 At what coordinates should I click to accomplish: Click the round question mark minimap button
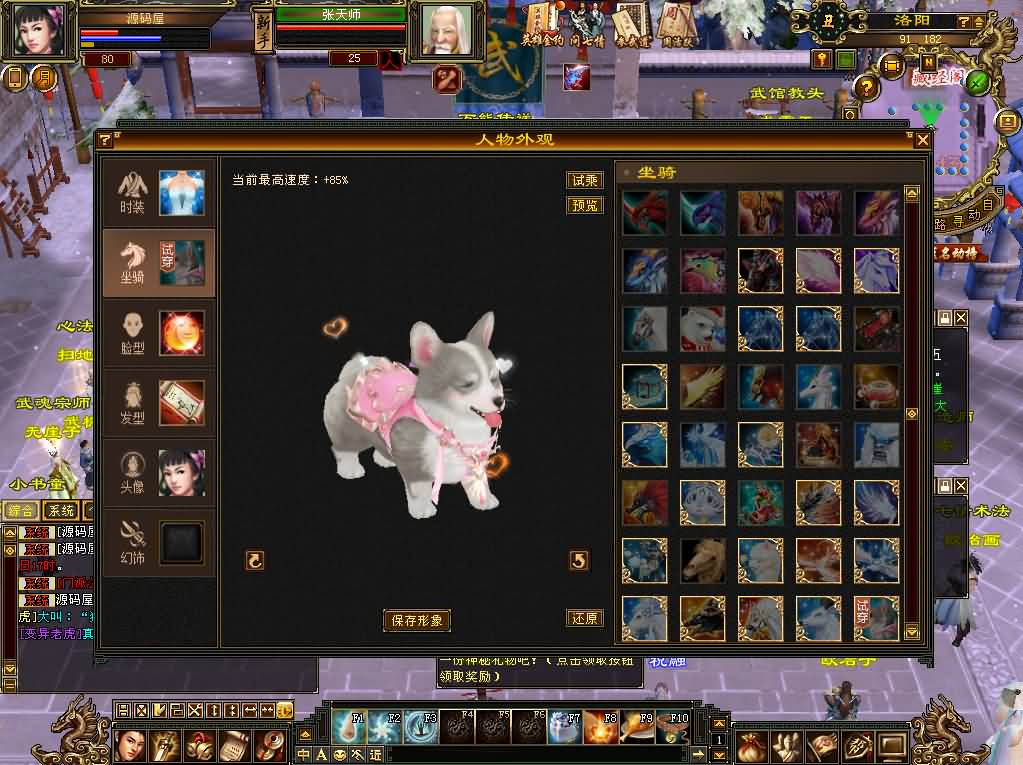[866, 87]
